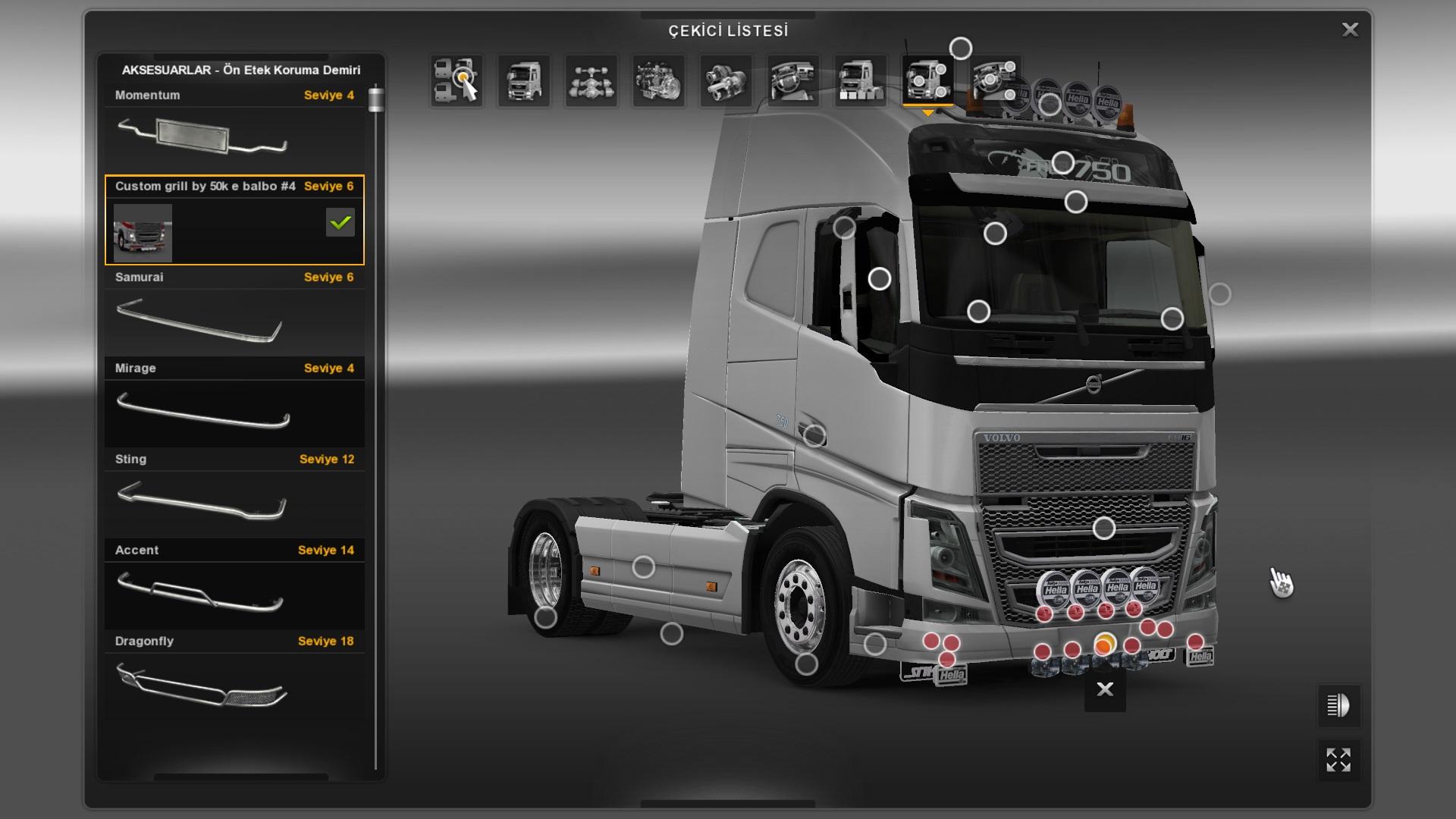
Task: Click the X to remove the accessory
Action: pos(1104,689)
